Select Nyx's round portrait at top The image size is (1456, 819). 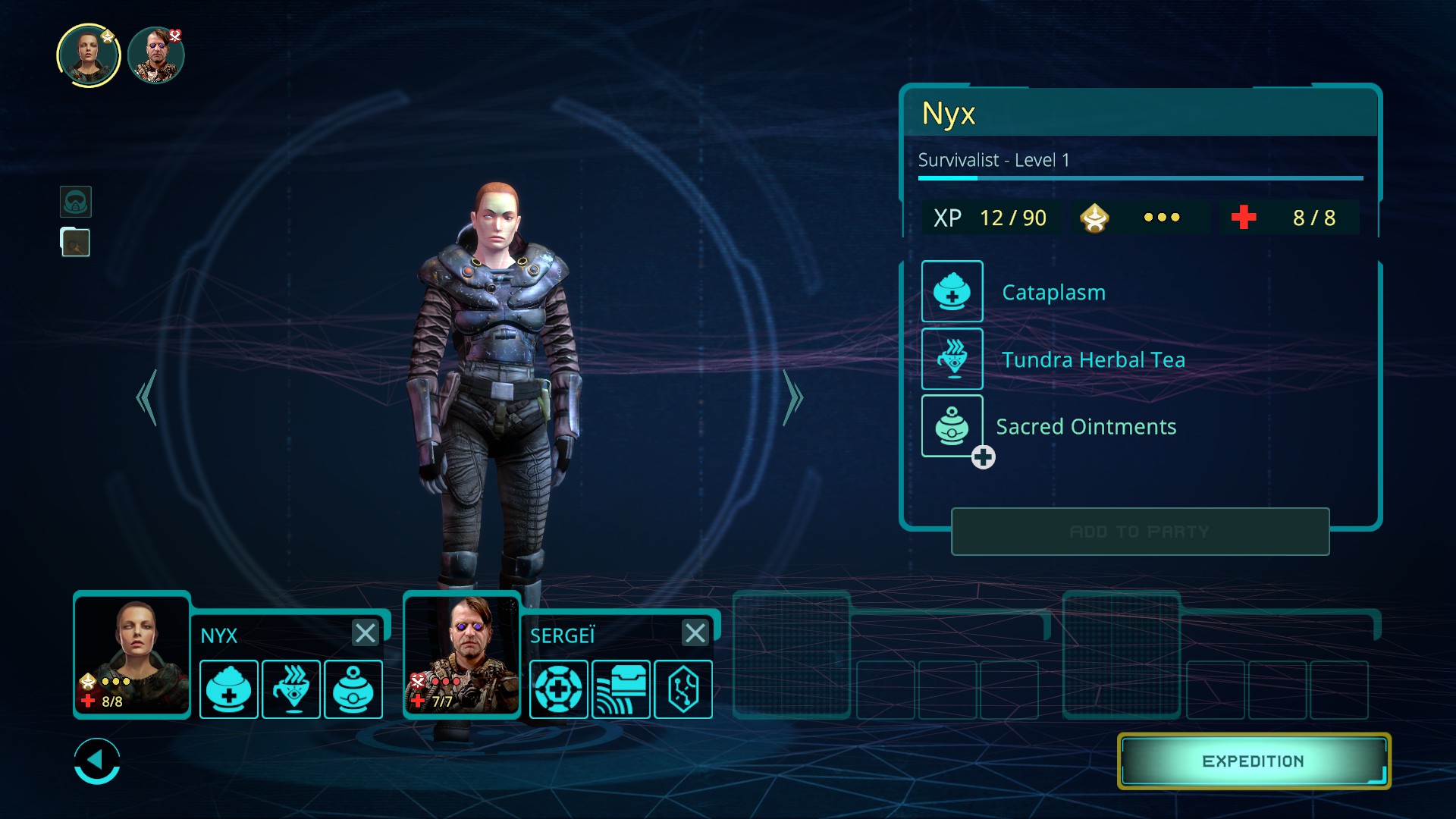click(x=89, y=55)
